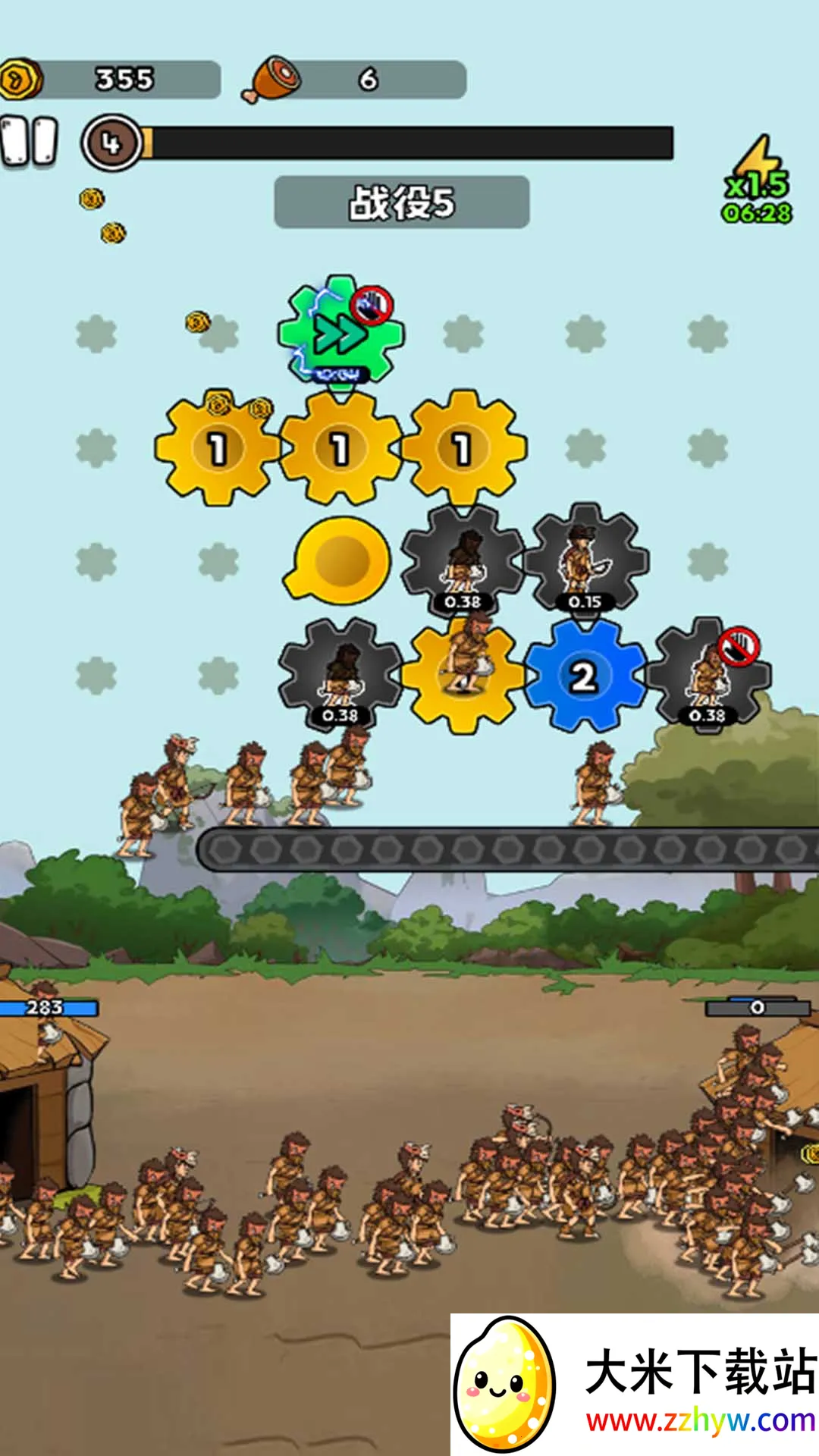
Task: Select the dark 0.38 gear with red prohibition badge
Action: [709, 676]
